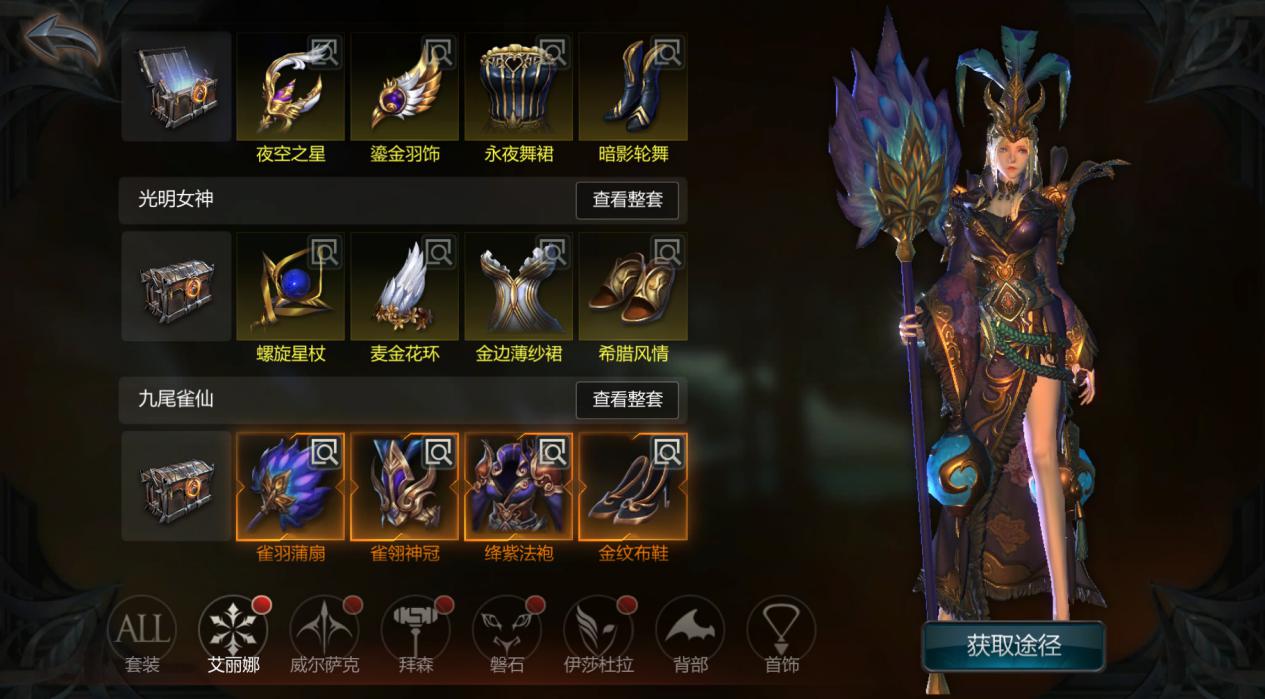Choose the 雀翎神冠 crown slot
1265x699 pixels.
click(405, 487)
